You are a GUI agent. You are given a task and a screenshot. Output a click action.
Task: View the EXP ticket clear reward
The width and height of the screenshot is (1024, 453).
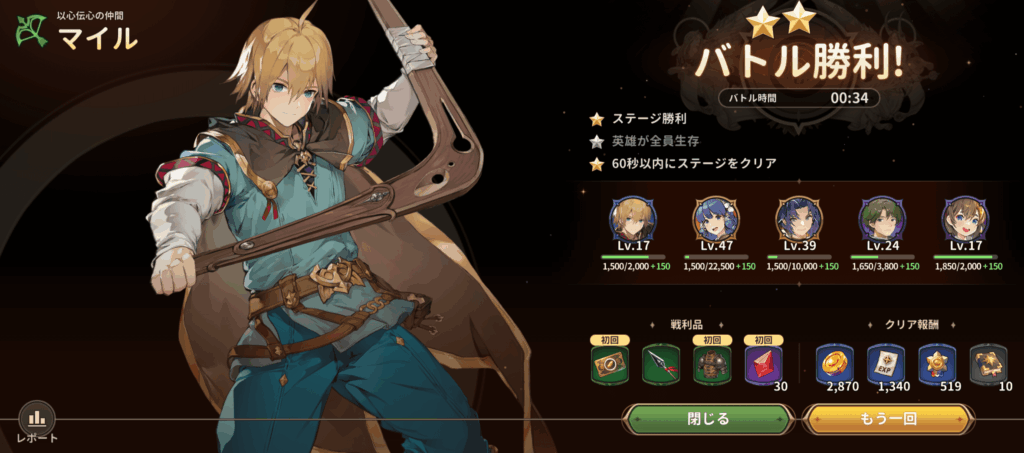click(x=886, y=364)
